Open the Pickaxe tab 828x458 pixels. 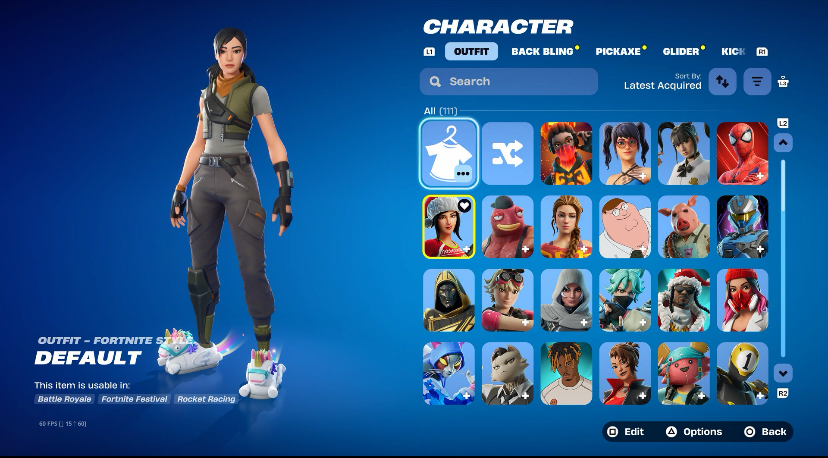point(618,51)
